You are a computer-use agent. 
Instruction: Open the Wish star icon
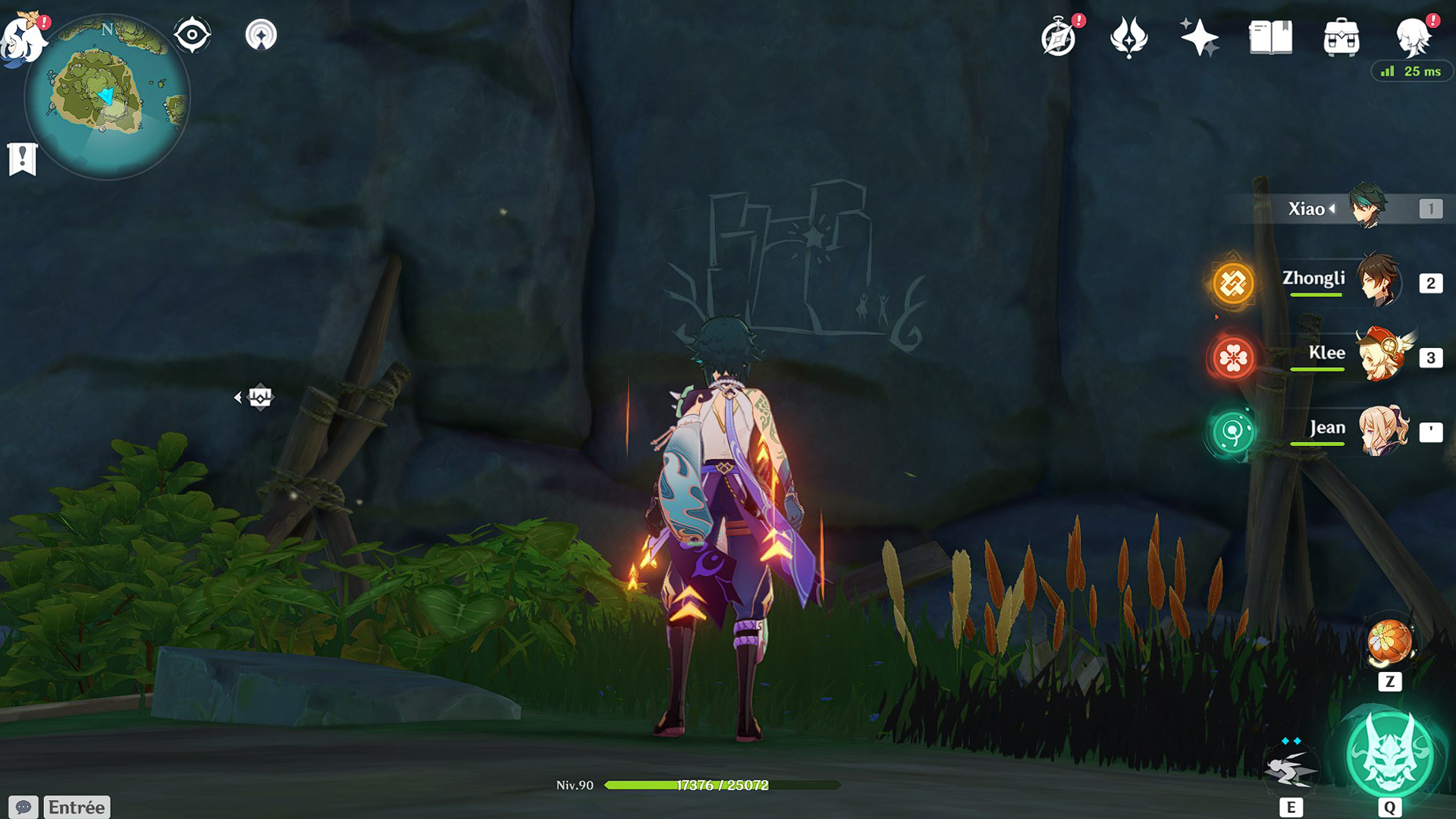(x=1199, y=37)
